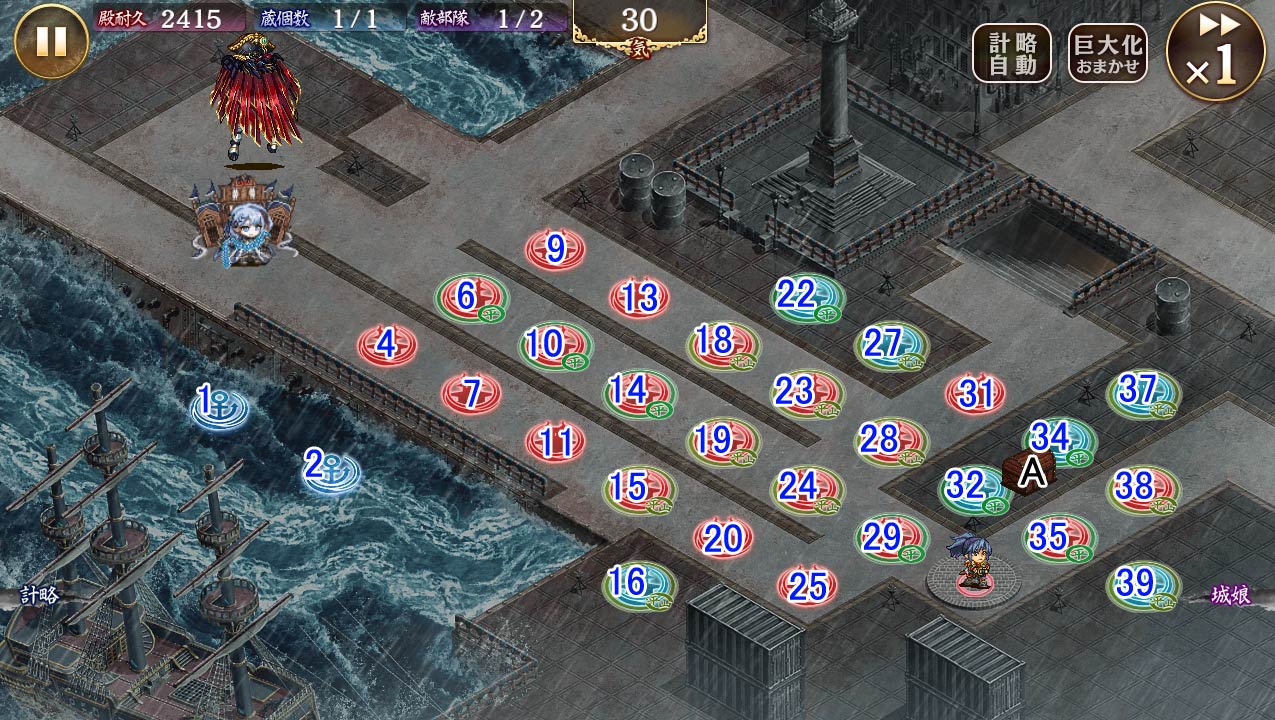Pick deployment tile number 13
This screenshot has height=720, width=1275.
[x=639, y=298]
